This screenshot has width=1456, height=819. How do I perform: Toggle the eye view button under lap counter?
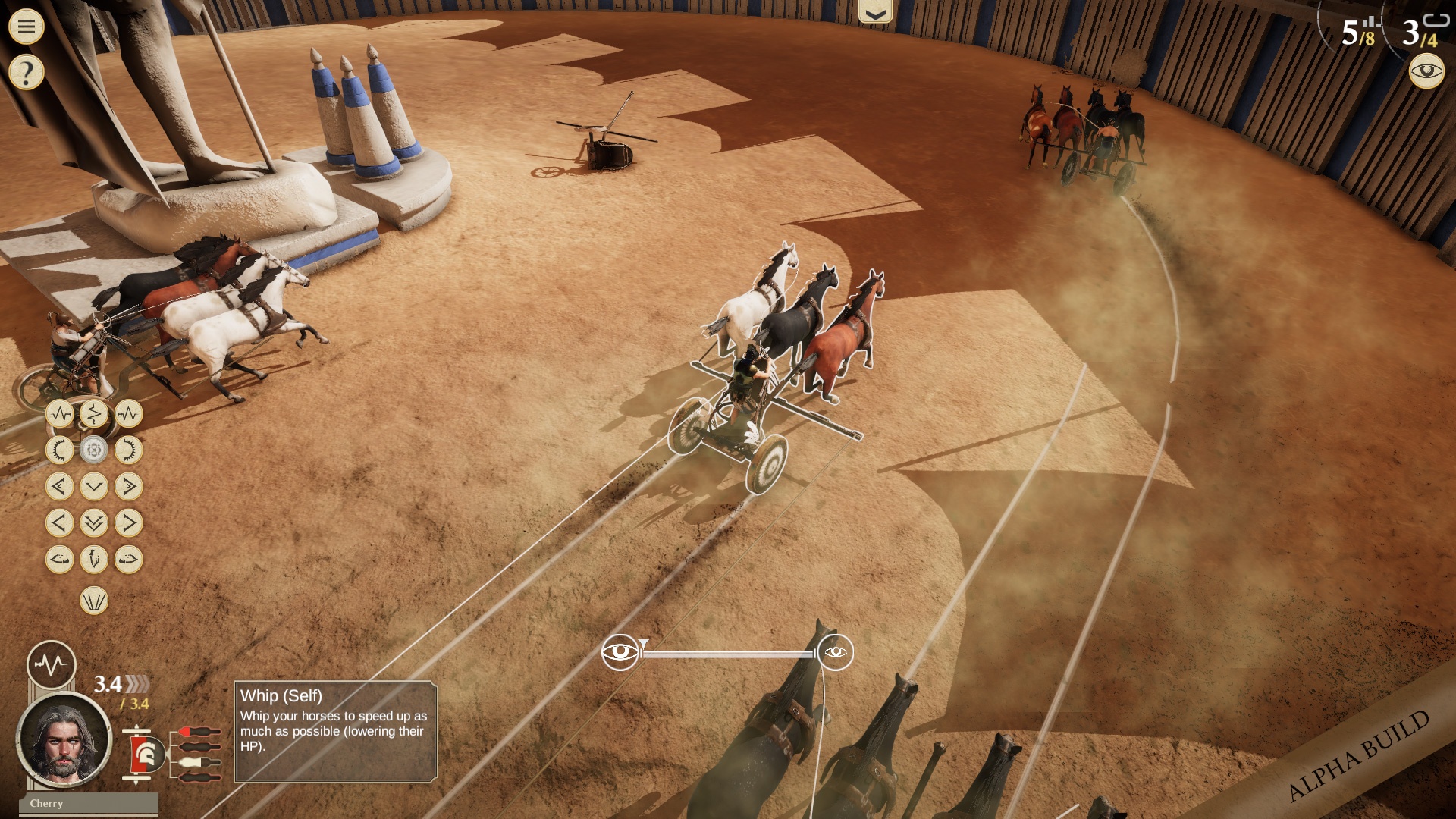tap(1426, 72)
